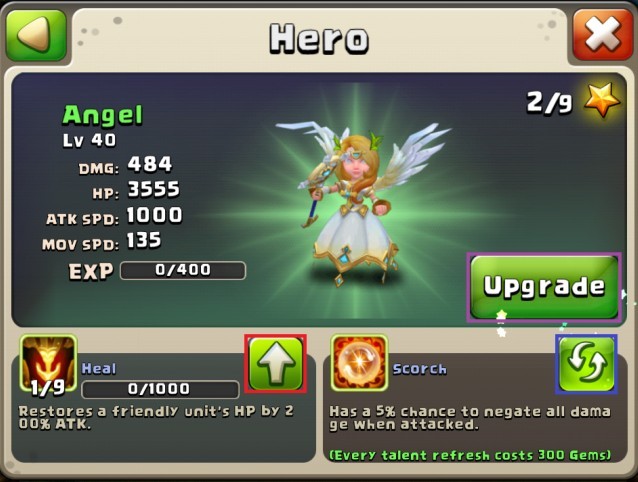Close the Hero window

click(602, 36)
